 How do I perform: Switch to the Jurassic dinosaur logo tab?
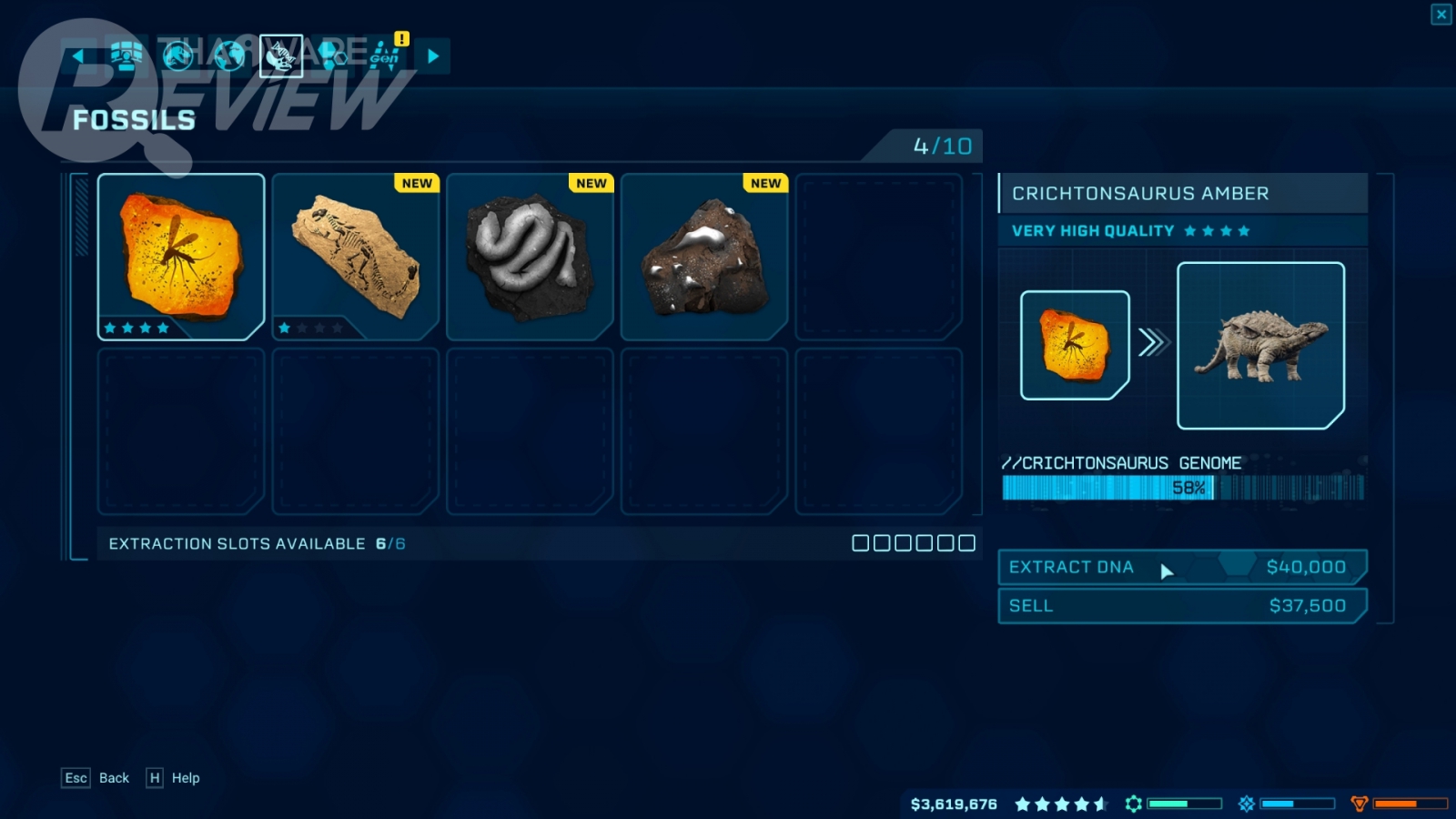pyautogui.click(x=177, y=56)
